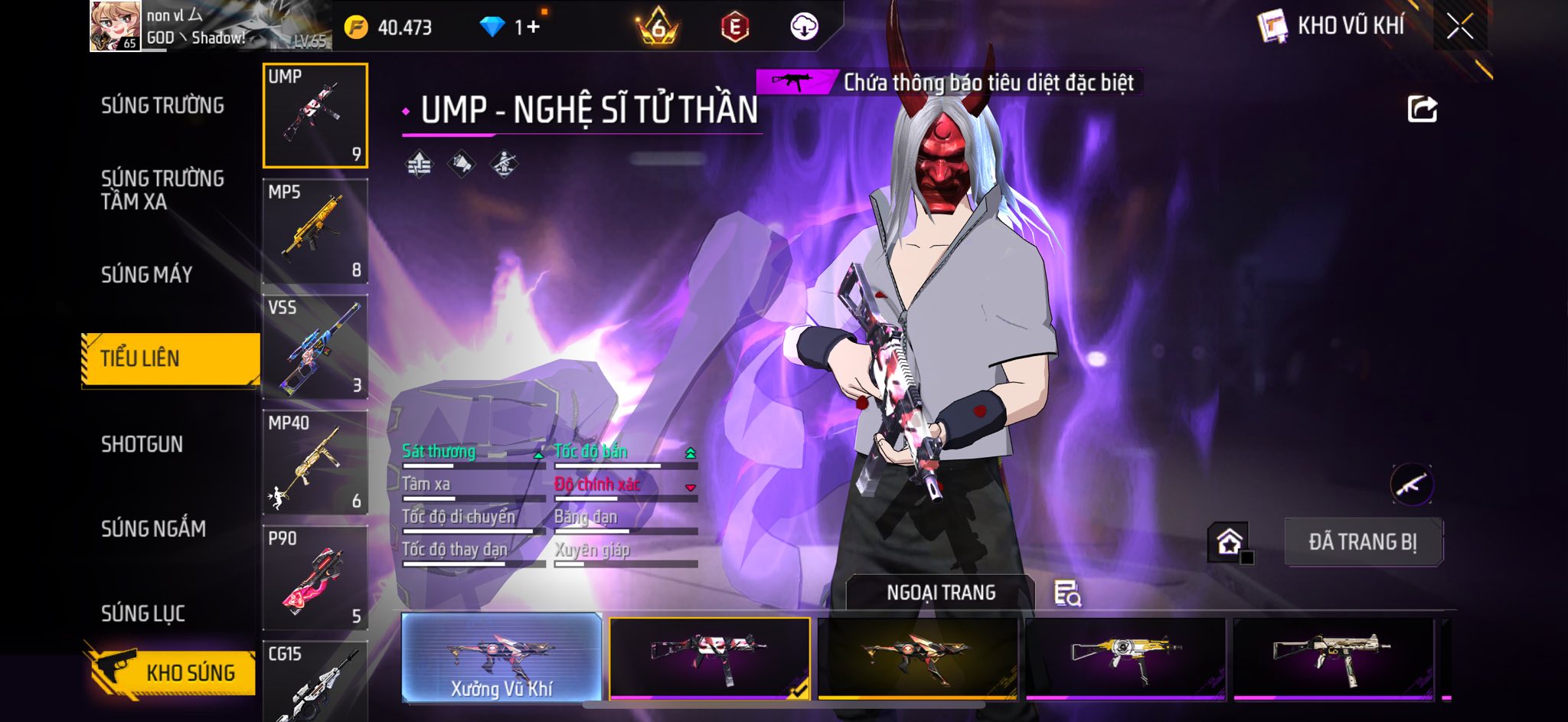
Task: Click the gold coin balance icon
Action: point(356,28)
